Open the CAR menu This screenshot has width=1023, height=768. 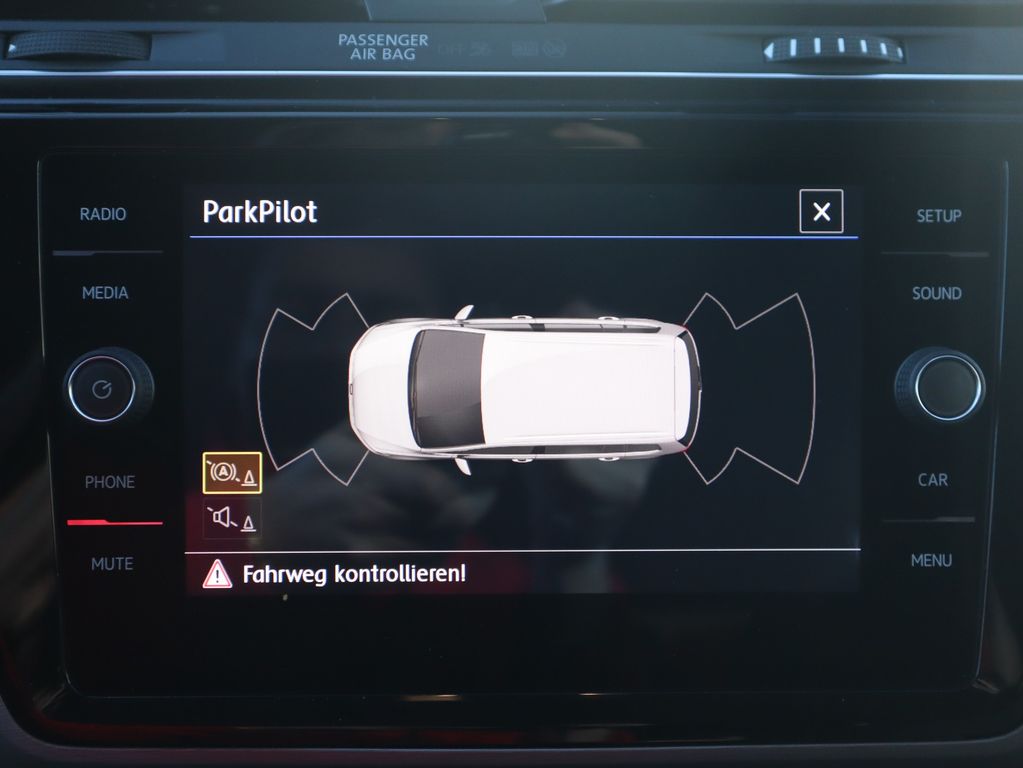(932, 480)
